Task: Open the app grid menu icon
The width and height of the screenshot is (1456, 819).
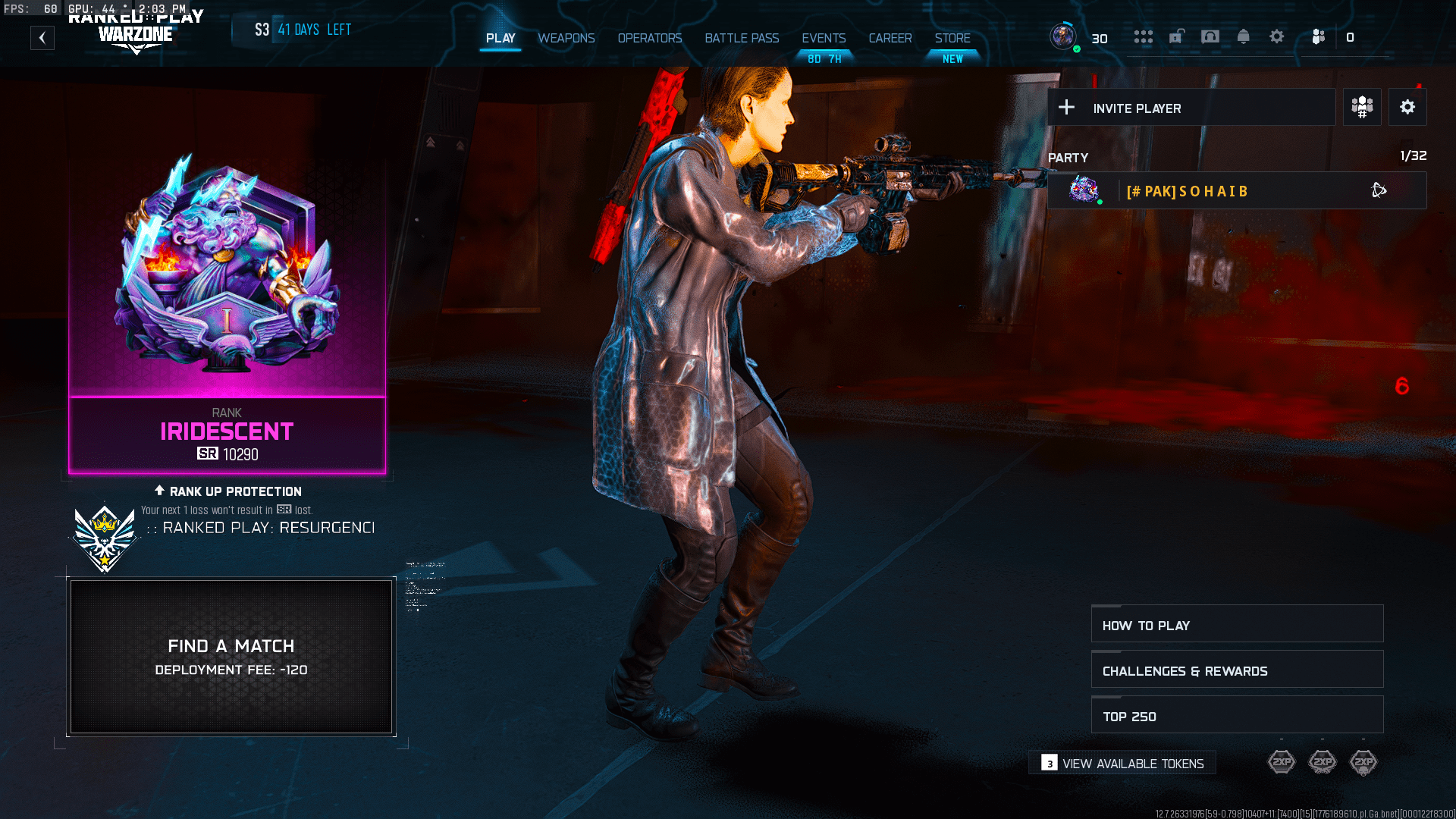Action: 1144,36
